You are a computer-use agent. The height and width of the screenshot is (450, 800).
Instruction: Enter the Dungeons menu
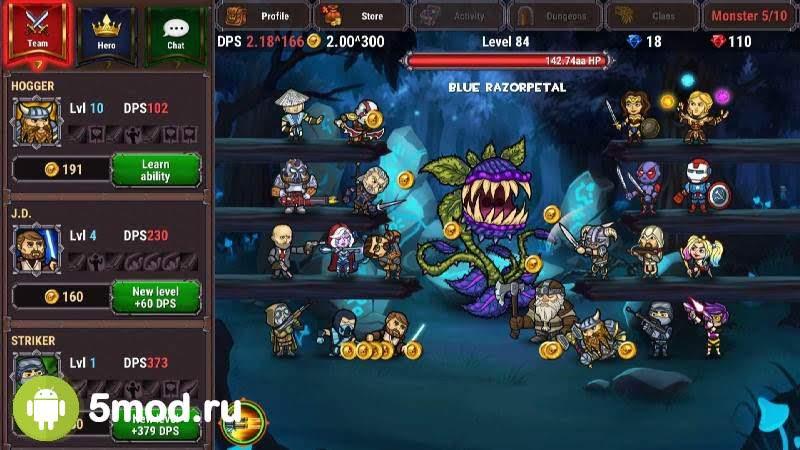pyautogui.click(x=553, y=16)
